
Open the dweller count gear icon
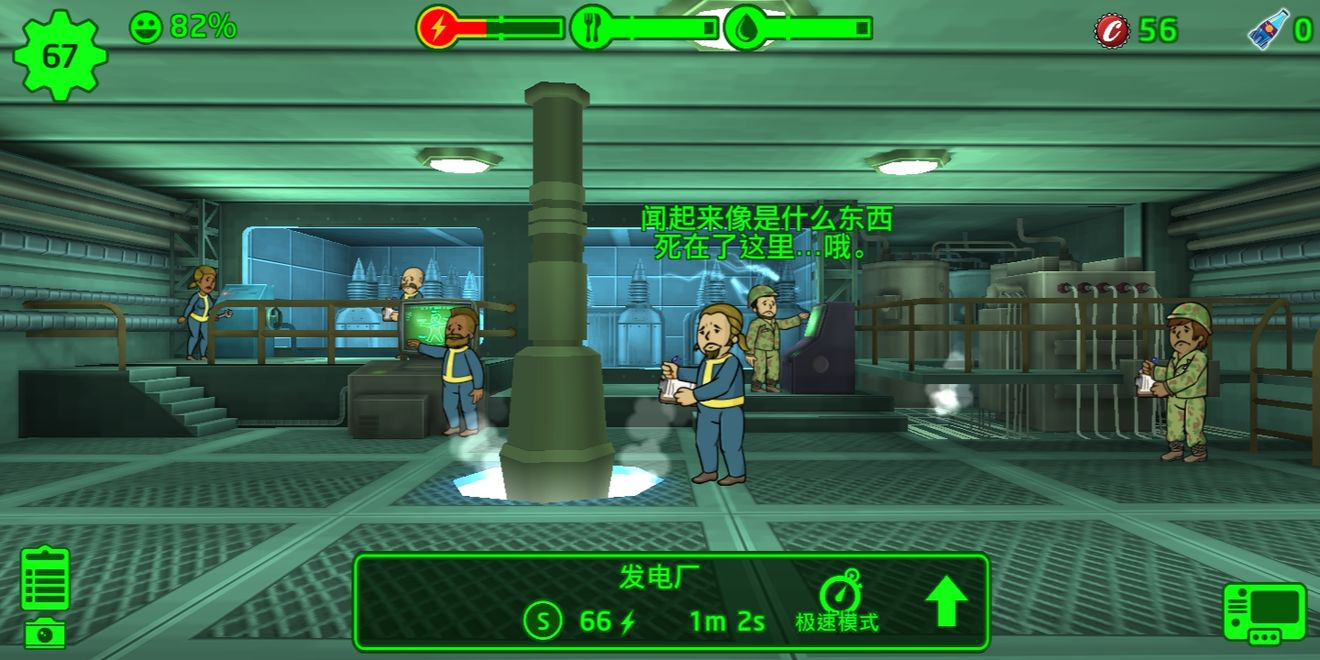[x=59, y=55]
